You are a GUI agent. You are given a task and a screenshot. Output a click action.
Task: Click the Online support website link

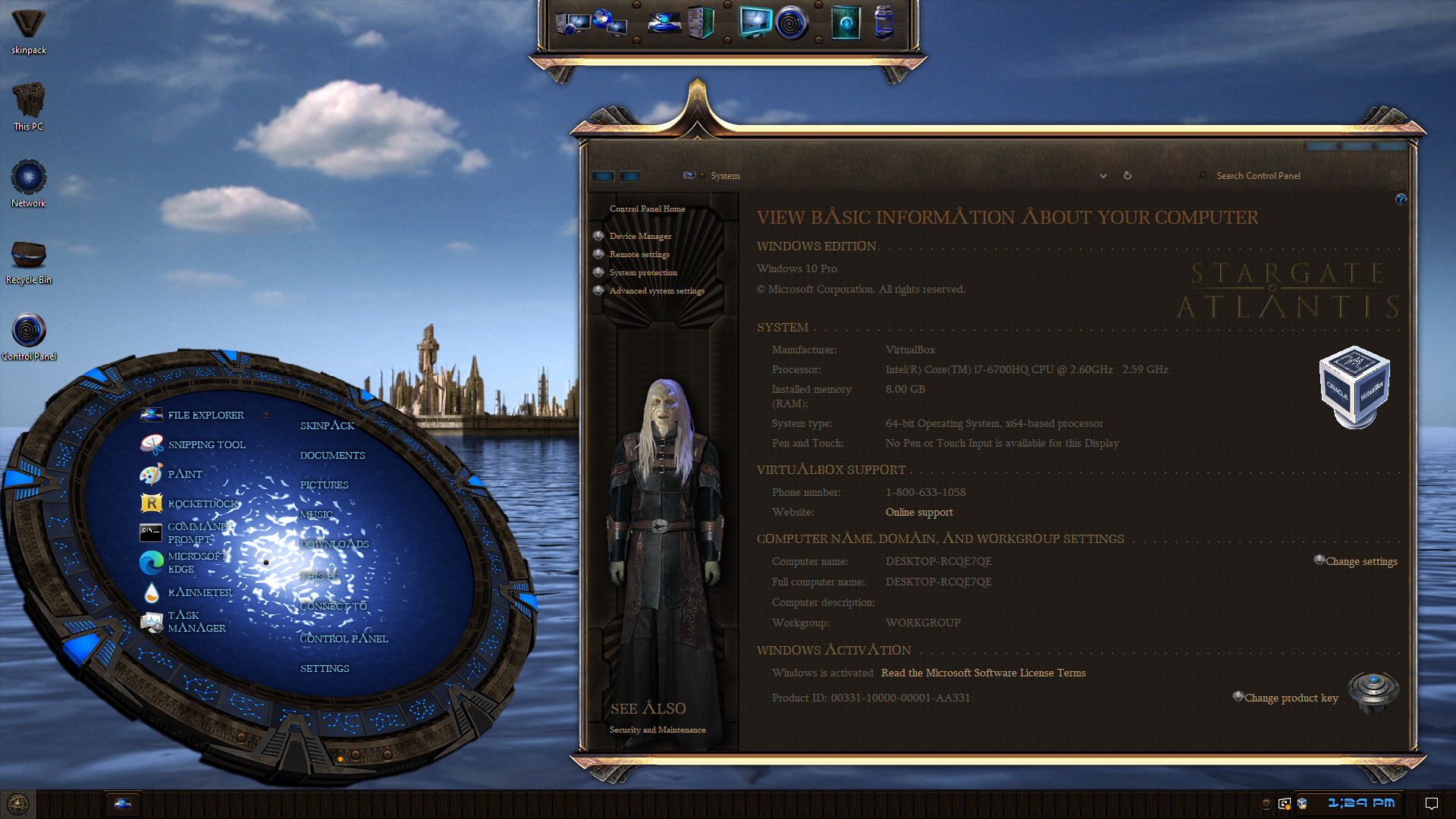pyautogui.click(x=919, y=512)
